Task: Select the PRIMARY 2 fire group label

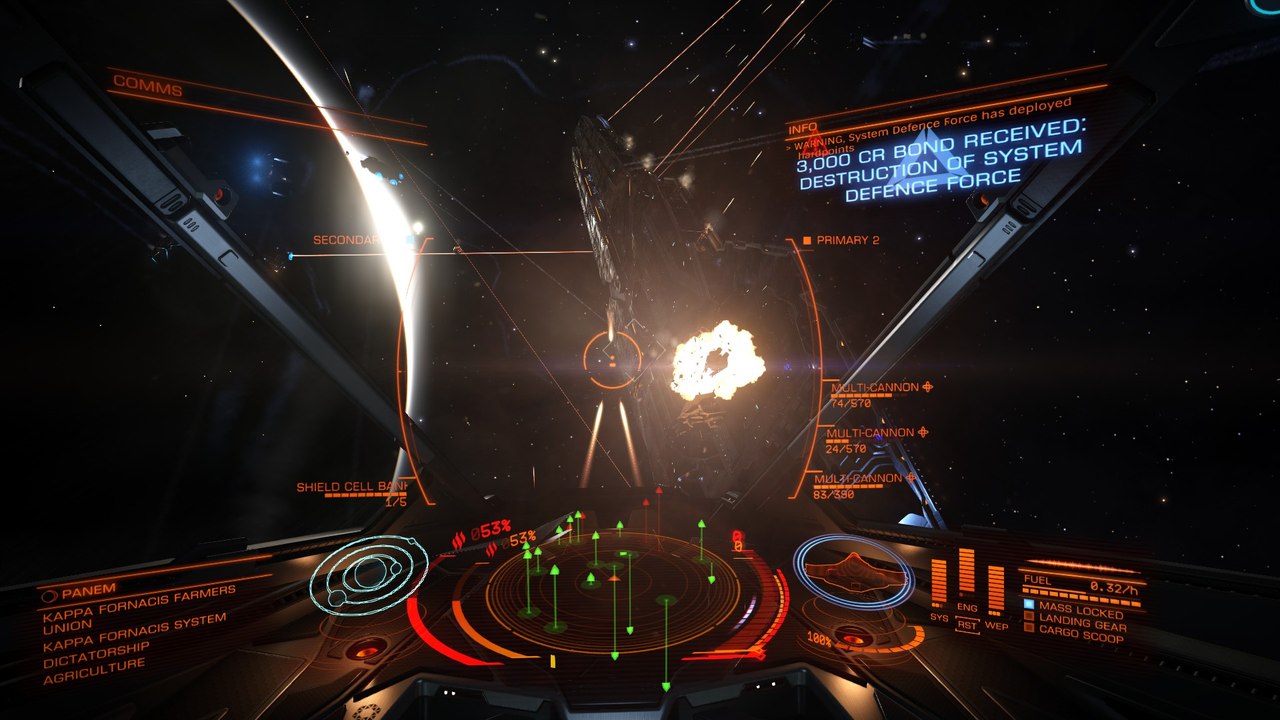Action: (847, 241)
